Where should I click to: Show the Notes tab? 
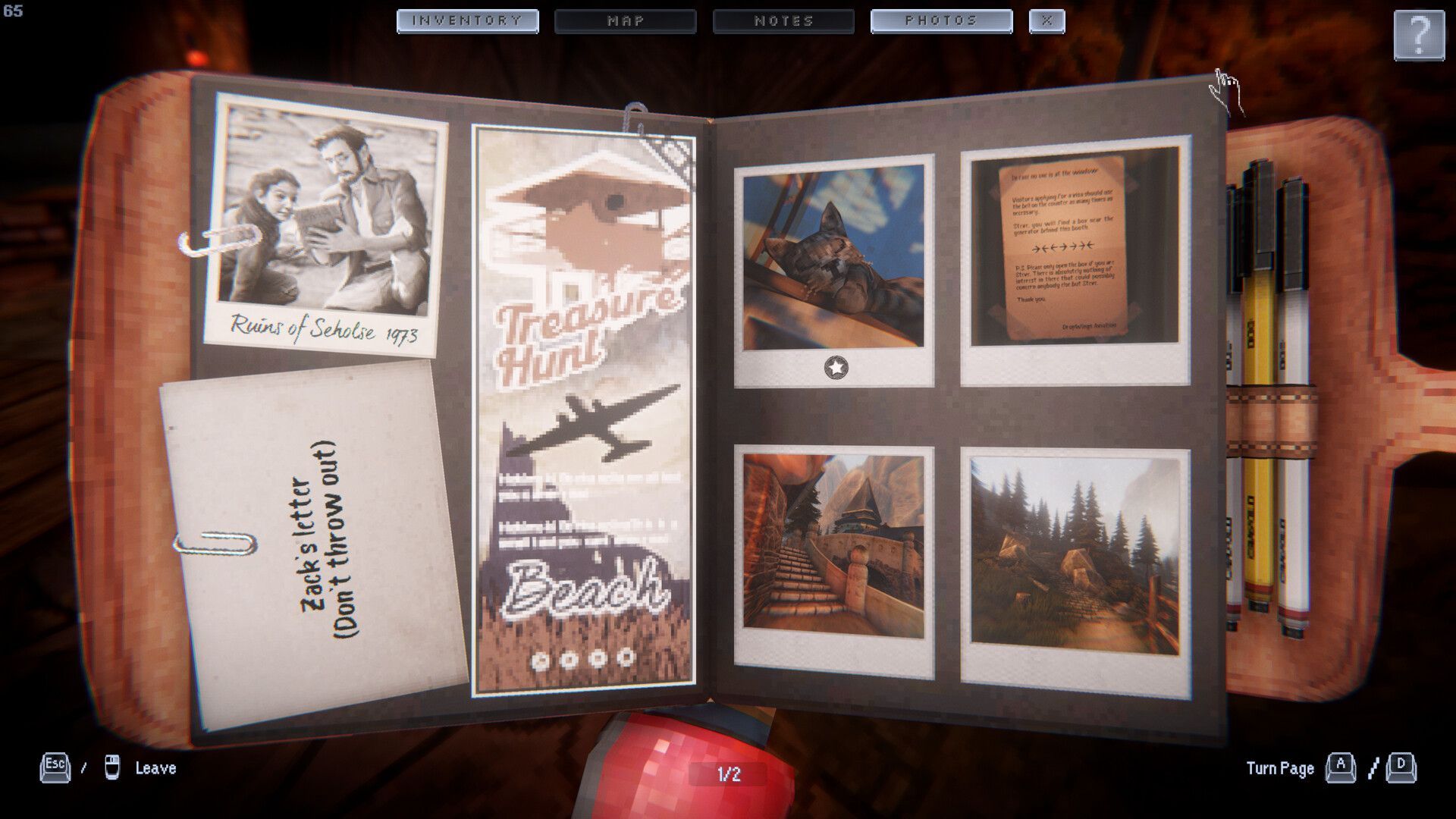pyautogui.click(x=783, y=21)
